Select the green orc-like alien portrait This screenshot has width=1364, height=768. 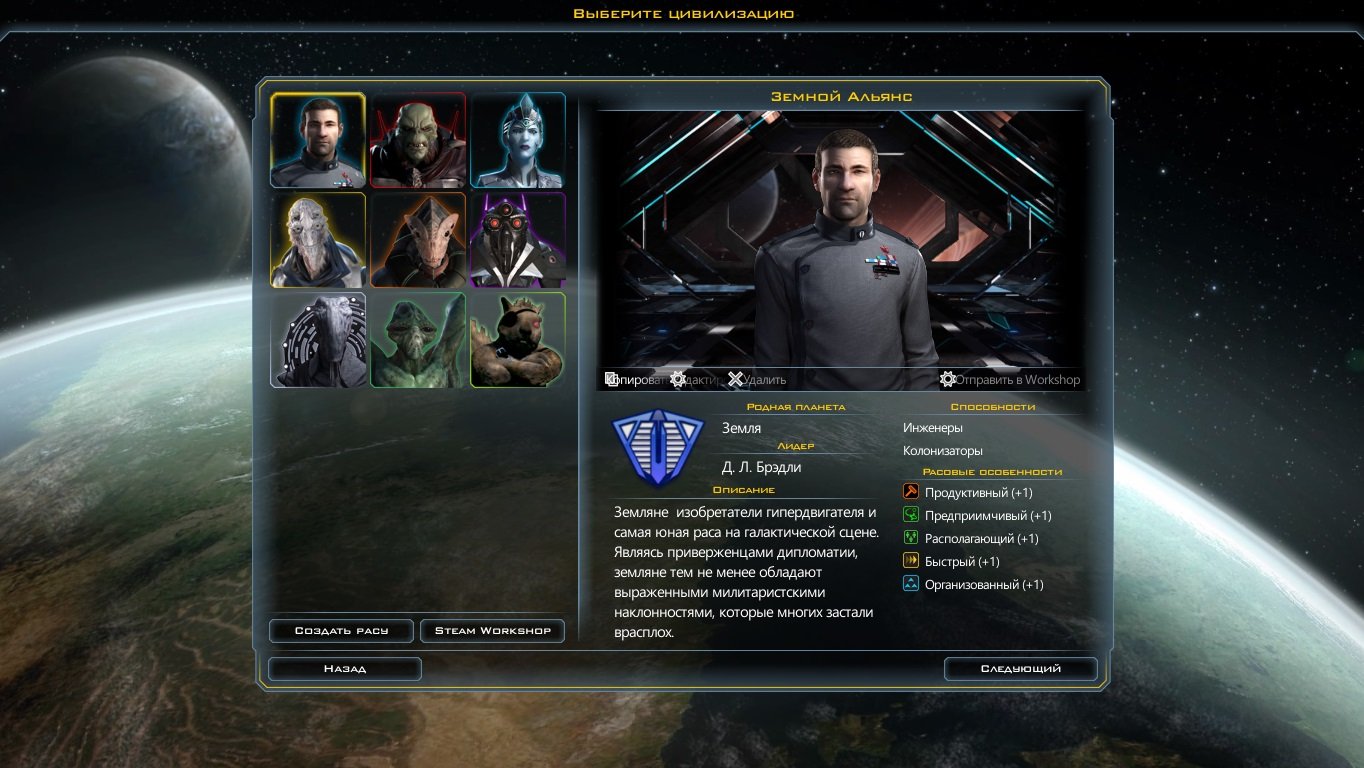(417, 139)
